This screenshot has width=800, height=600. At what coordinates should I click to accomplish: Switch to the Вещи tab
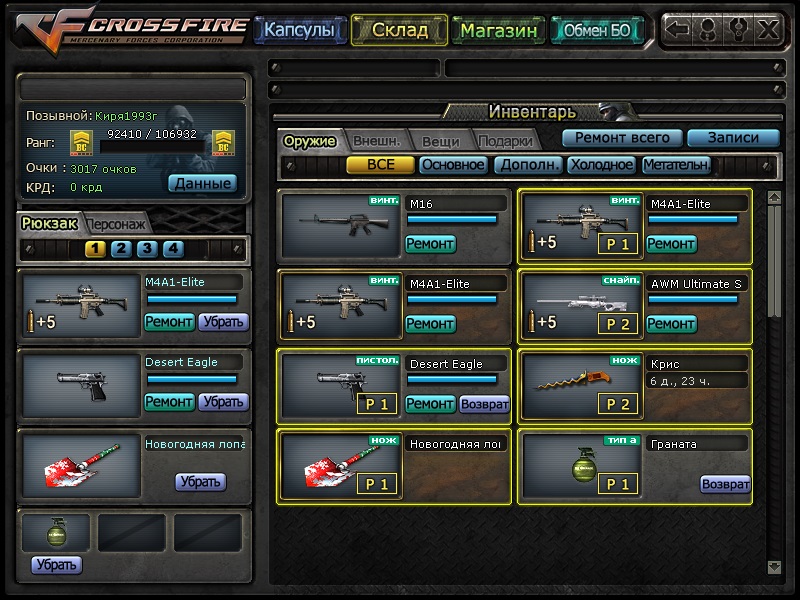pyautogui.click(x=440, y=141)
